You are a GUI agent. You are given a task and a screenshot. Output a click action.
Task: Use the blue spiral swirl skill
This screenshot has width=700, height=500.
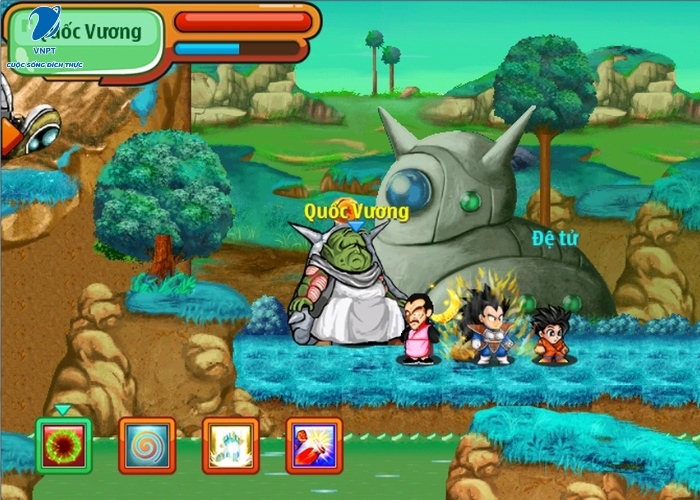point(147,445)
